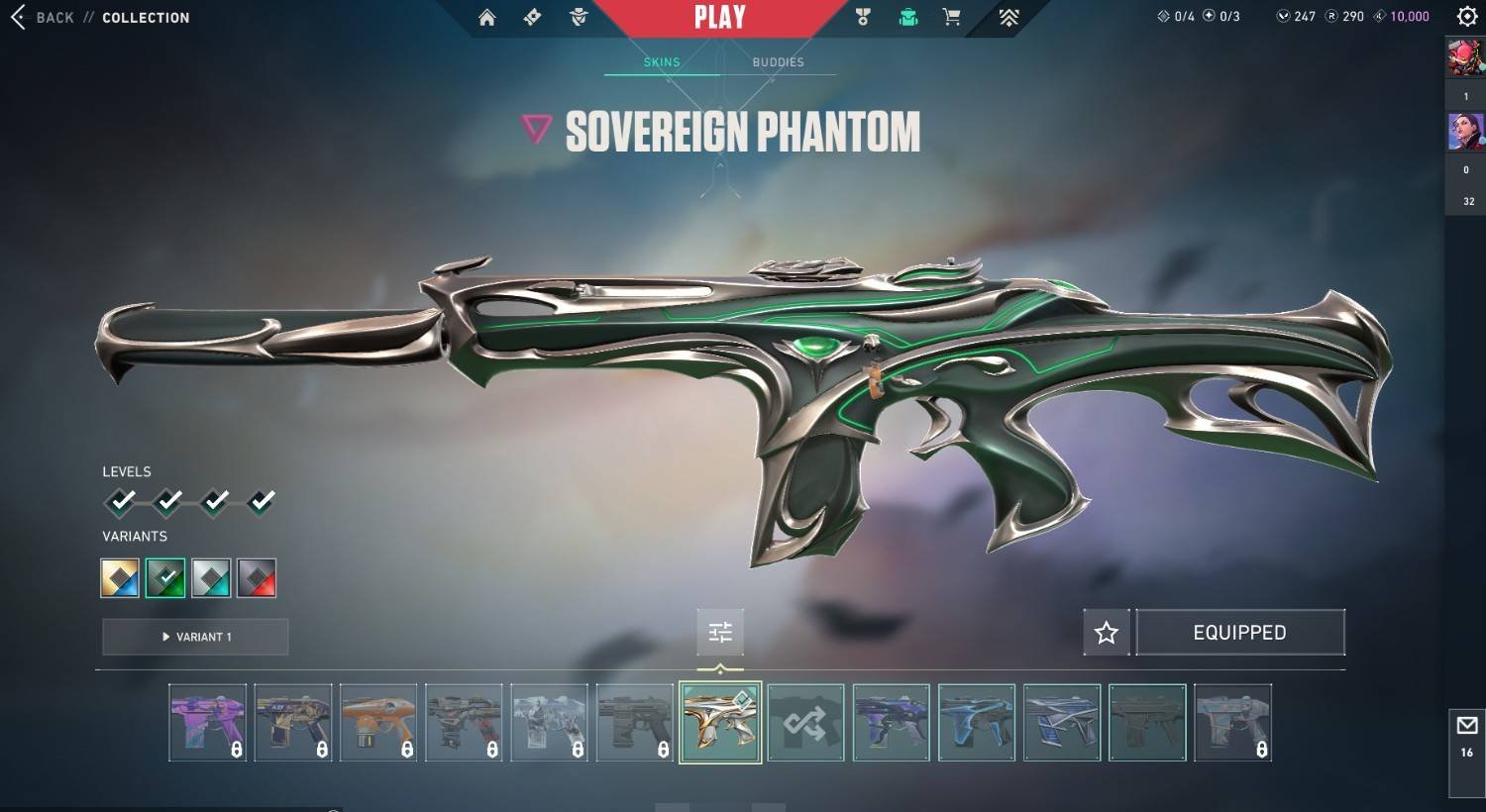
Task: Click the EQUIPPED button
Action: point(1239,633)
